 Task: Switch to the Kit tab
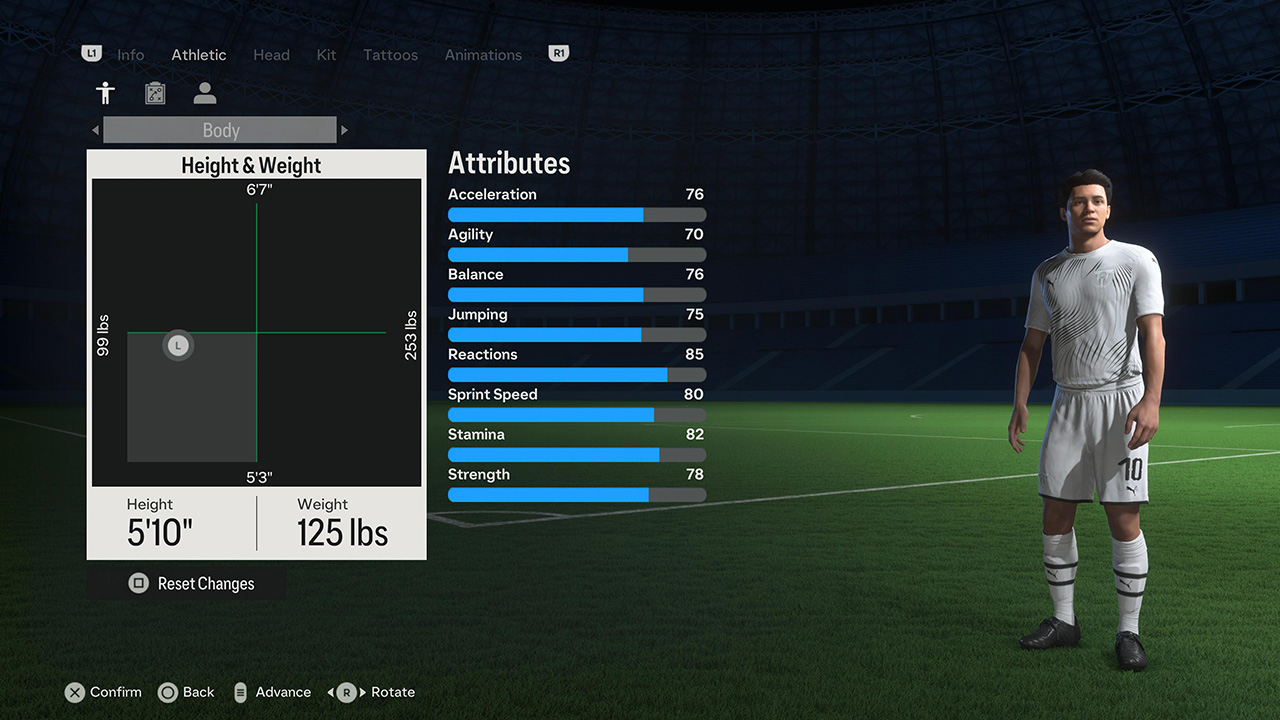point(326,55)
